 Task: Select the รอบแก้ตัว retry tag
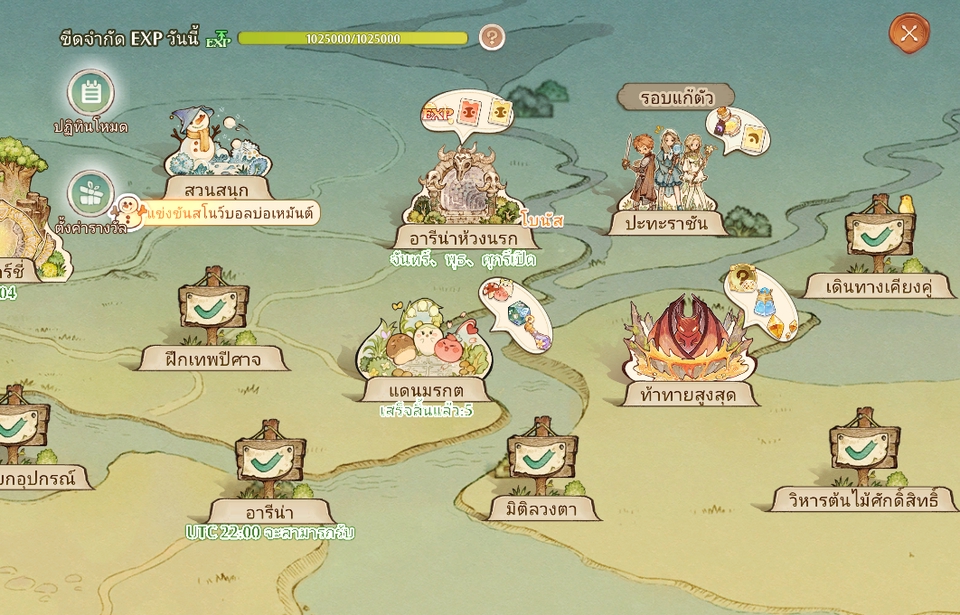674,97
